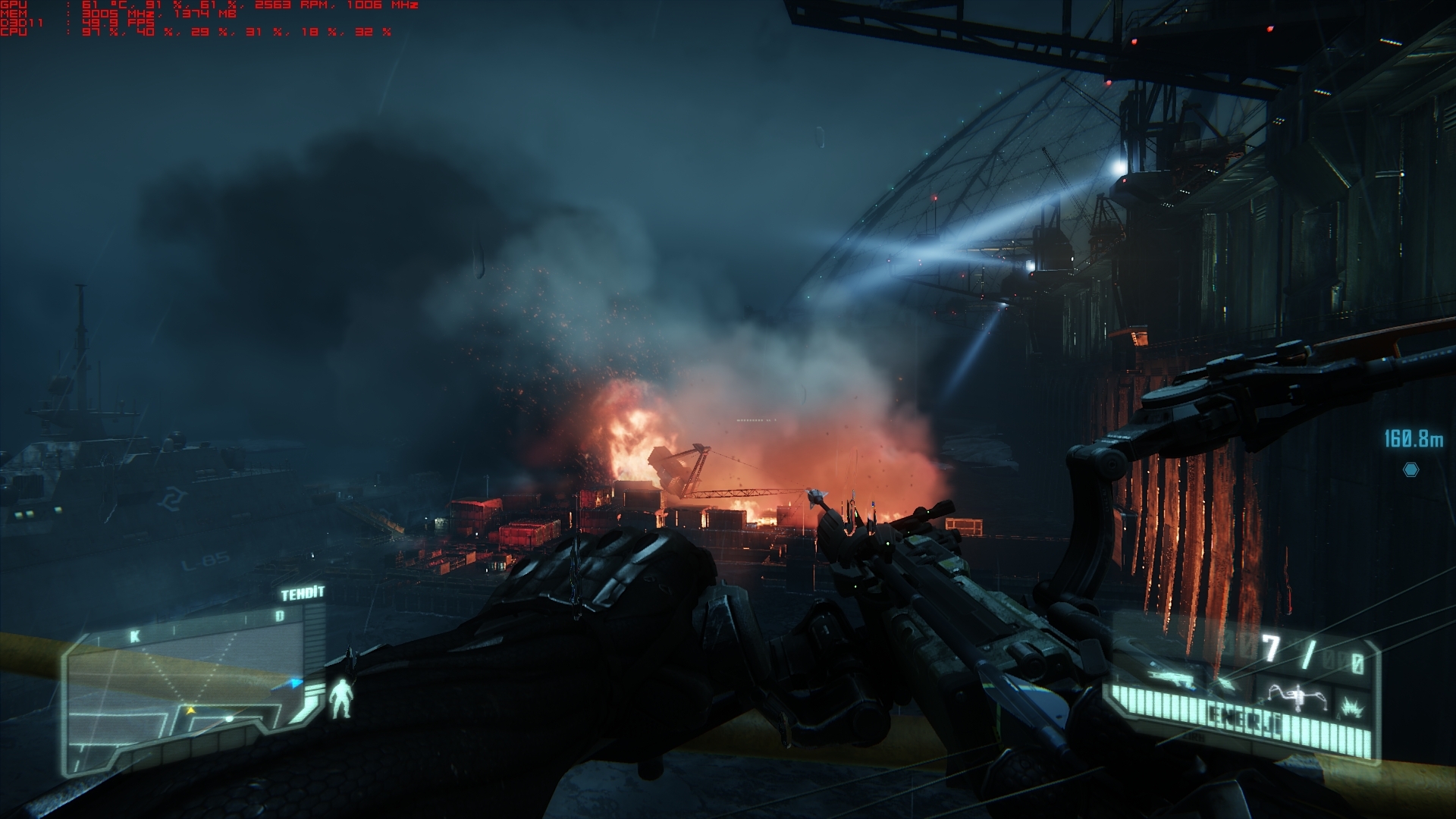Select the explosive burst icon
The image size is (1456, 819).
(x=1352, y=707)
